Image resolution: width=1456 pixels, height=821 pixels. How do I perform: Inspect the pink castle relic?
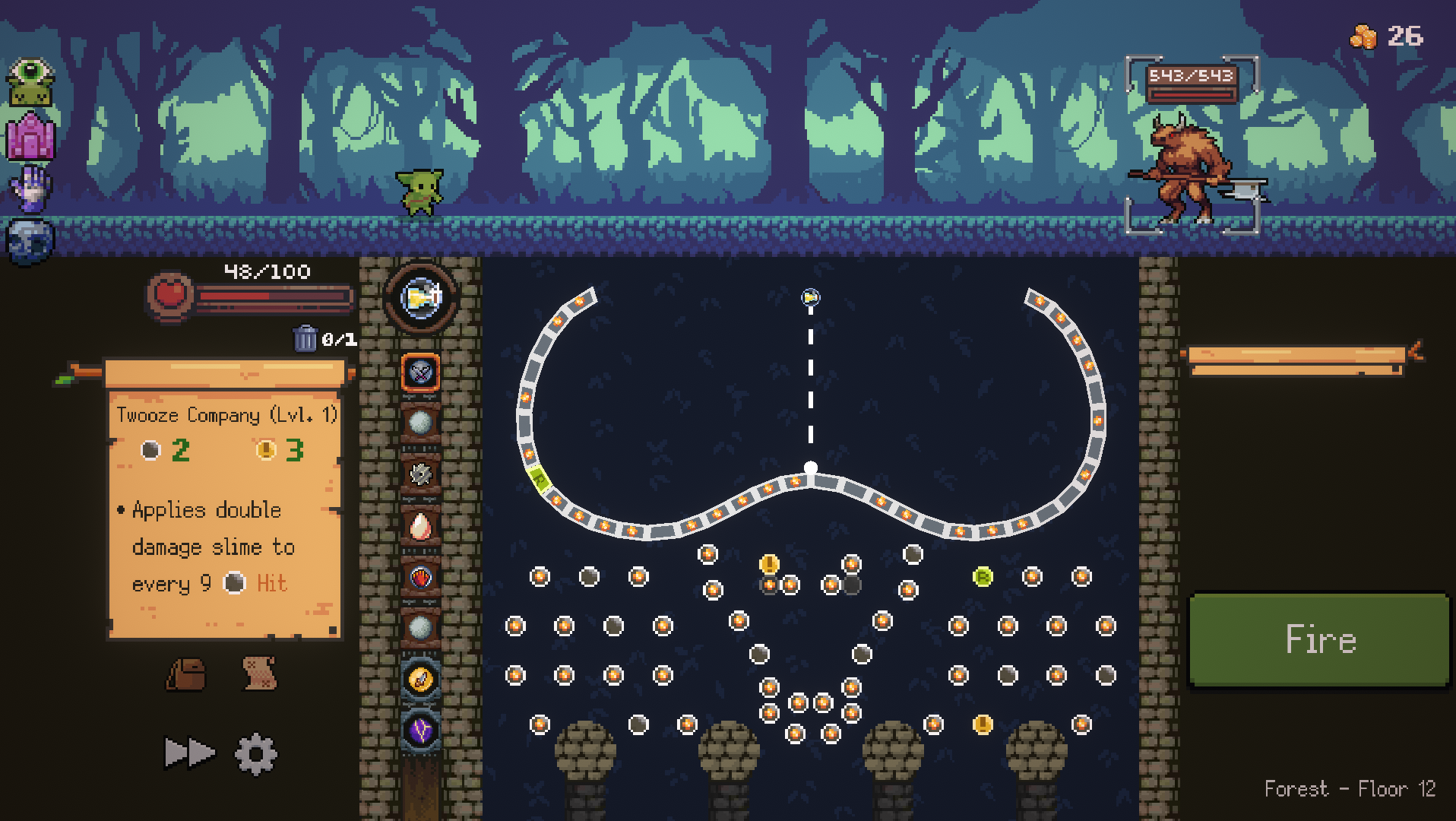pos(30,137)
